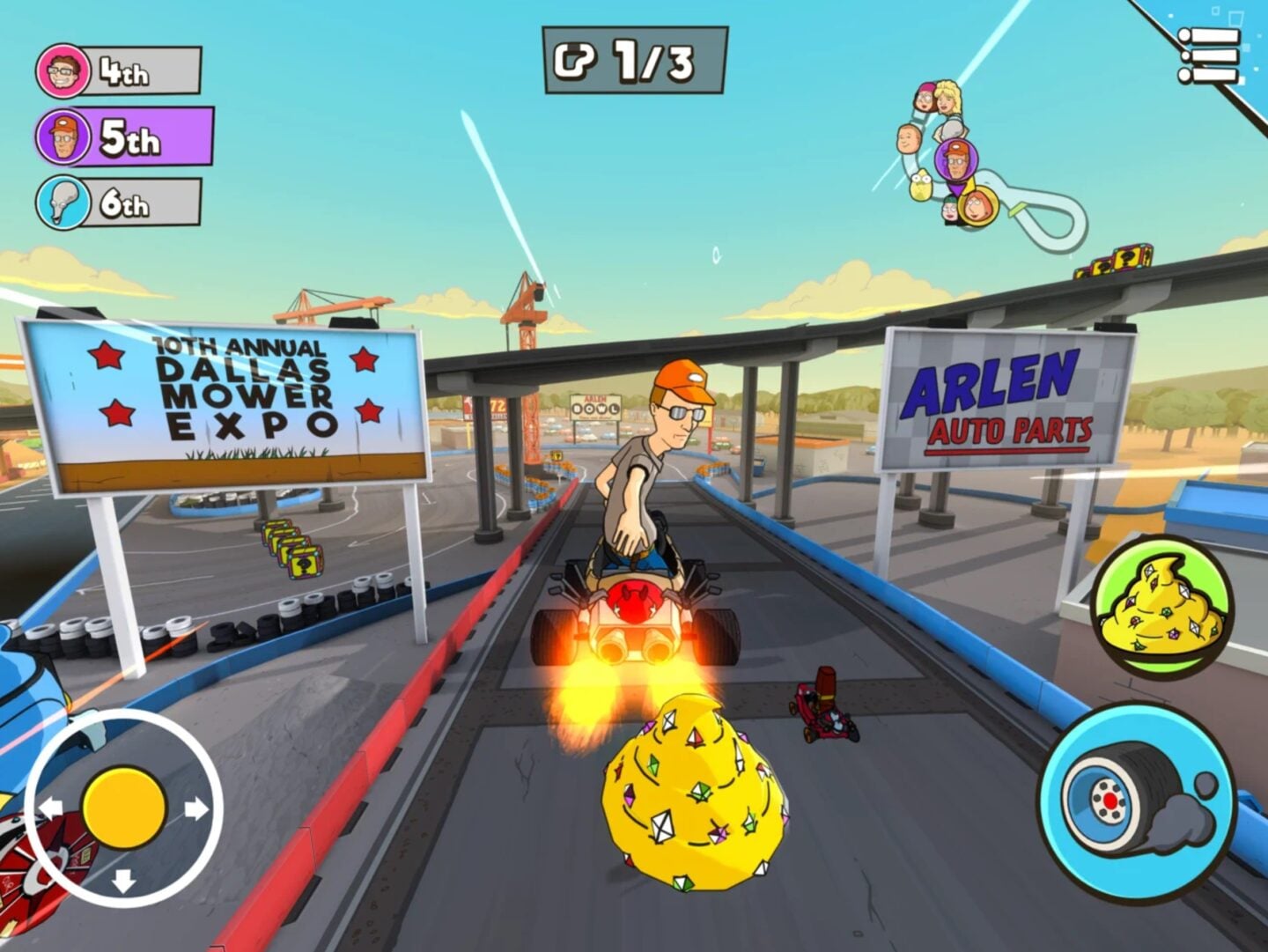Tap the duck icon on the minimap
The height and width of the screenshot is (952, 1268).
[x=921, y=186]
